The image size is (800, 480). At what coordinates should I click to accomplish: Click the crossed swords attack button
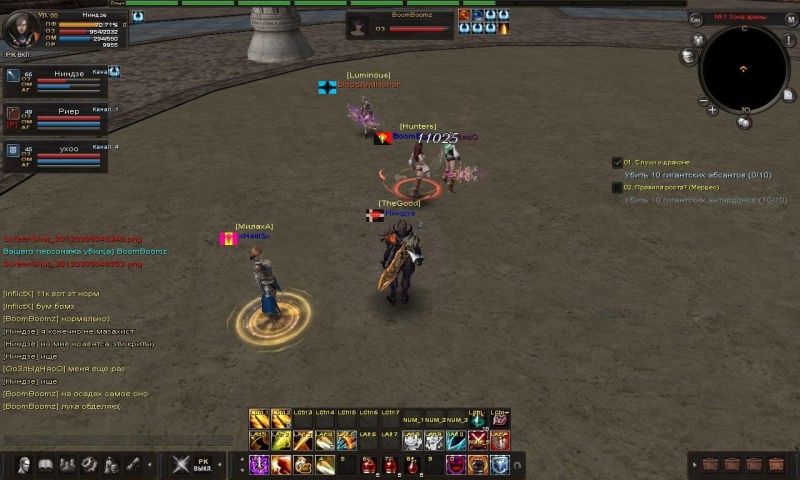coord(181,464)
